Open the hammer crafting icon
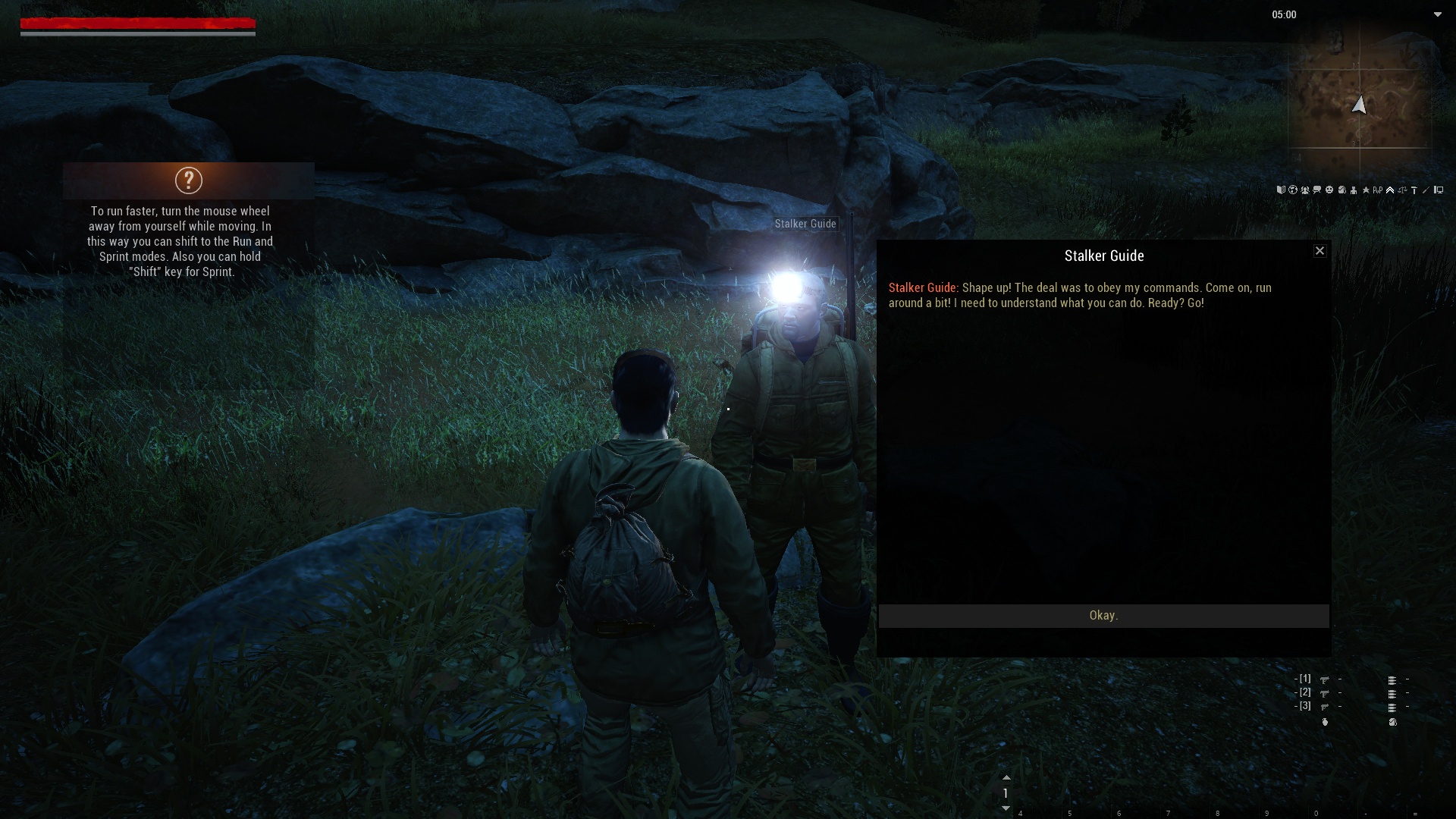This screenshot has height=819, width=1456. pos(1414,190)
